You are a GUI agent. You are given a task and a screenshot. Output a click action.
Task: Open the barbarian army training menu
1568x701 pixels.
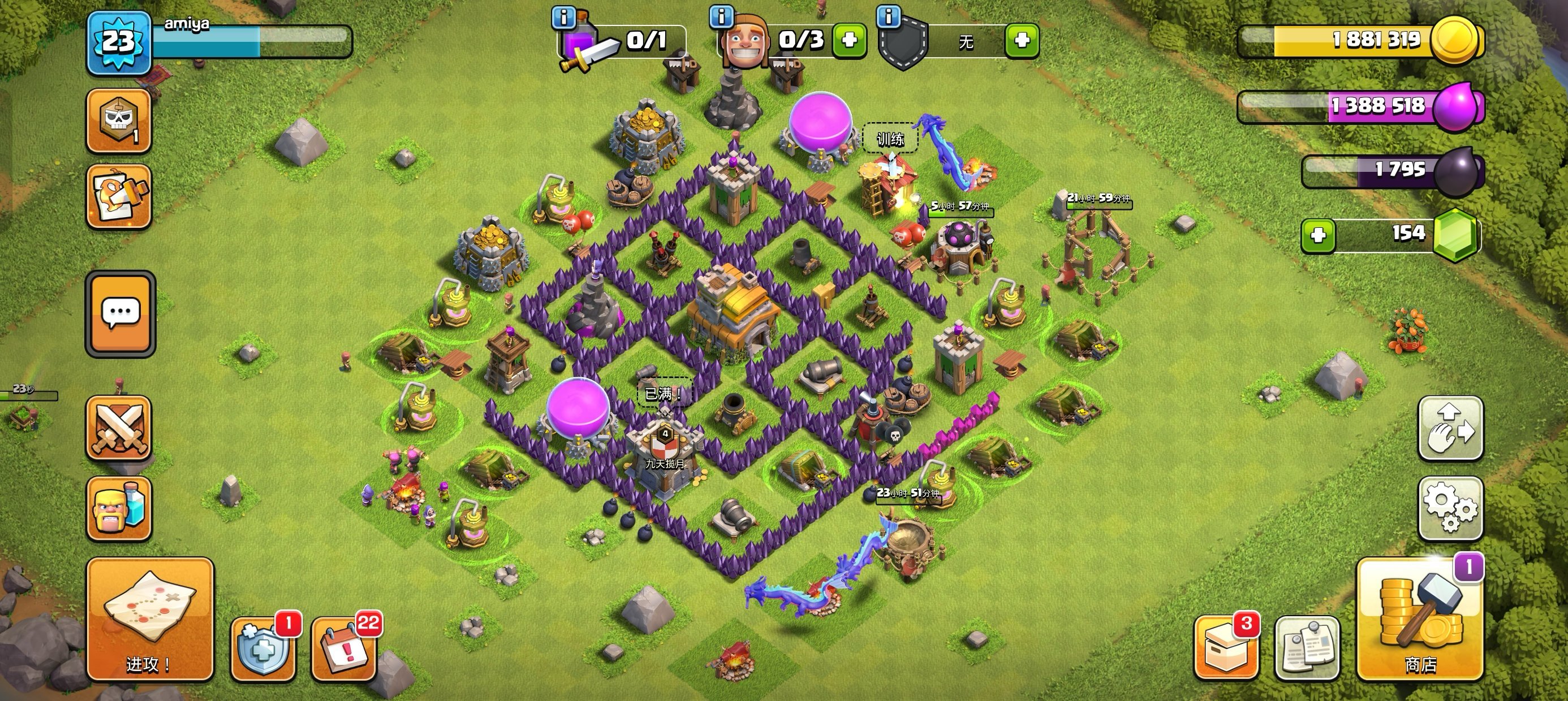[119, 509]
